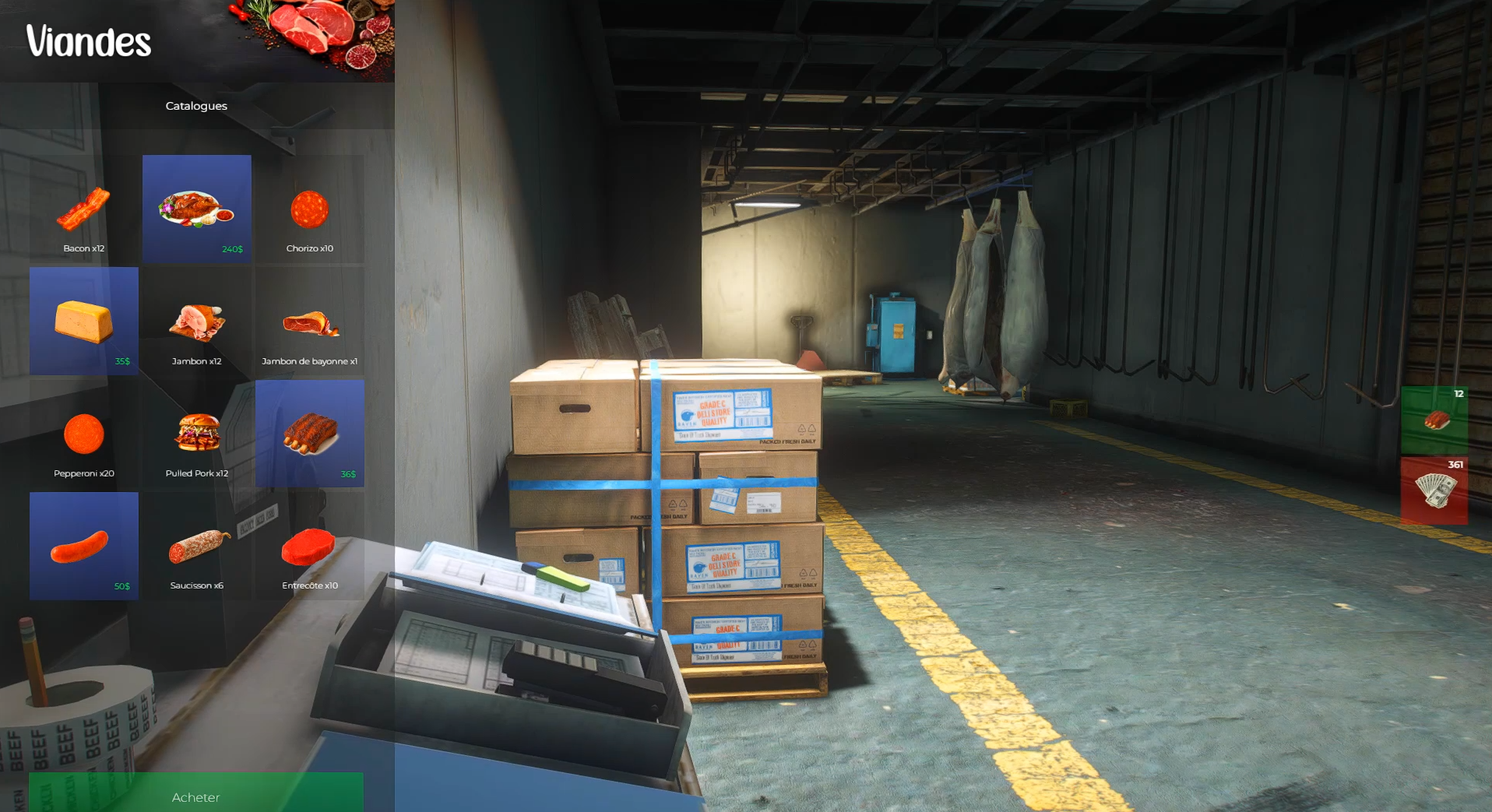Select the Bacon x12 item

[x=84, y=210]
